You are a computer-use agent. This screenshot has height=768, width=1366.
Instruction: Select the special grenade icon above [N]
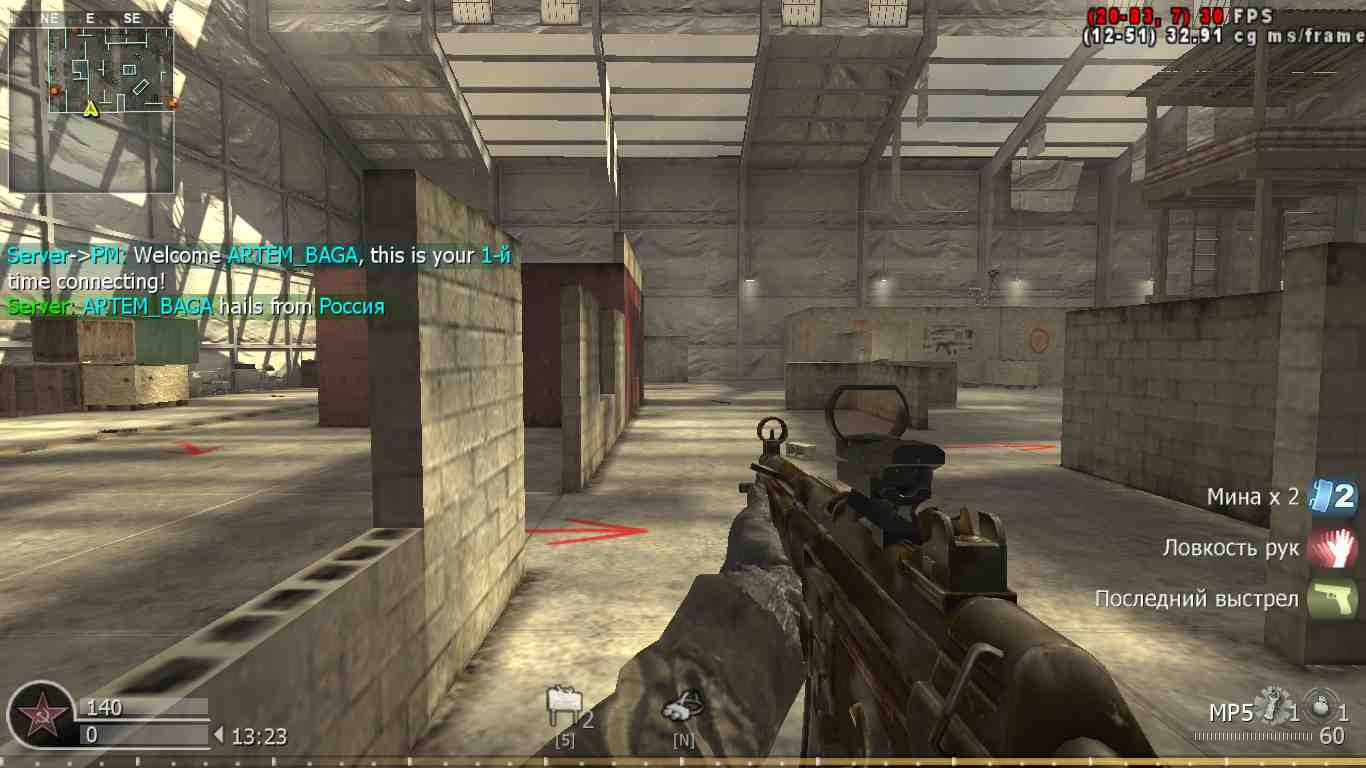[x=684, y=702]
